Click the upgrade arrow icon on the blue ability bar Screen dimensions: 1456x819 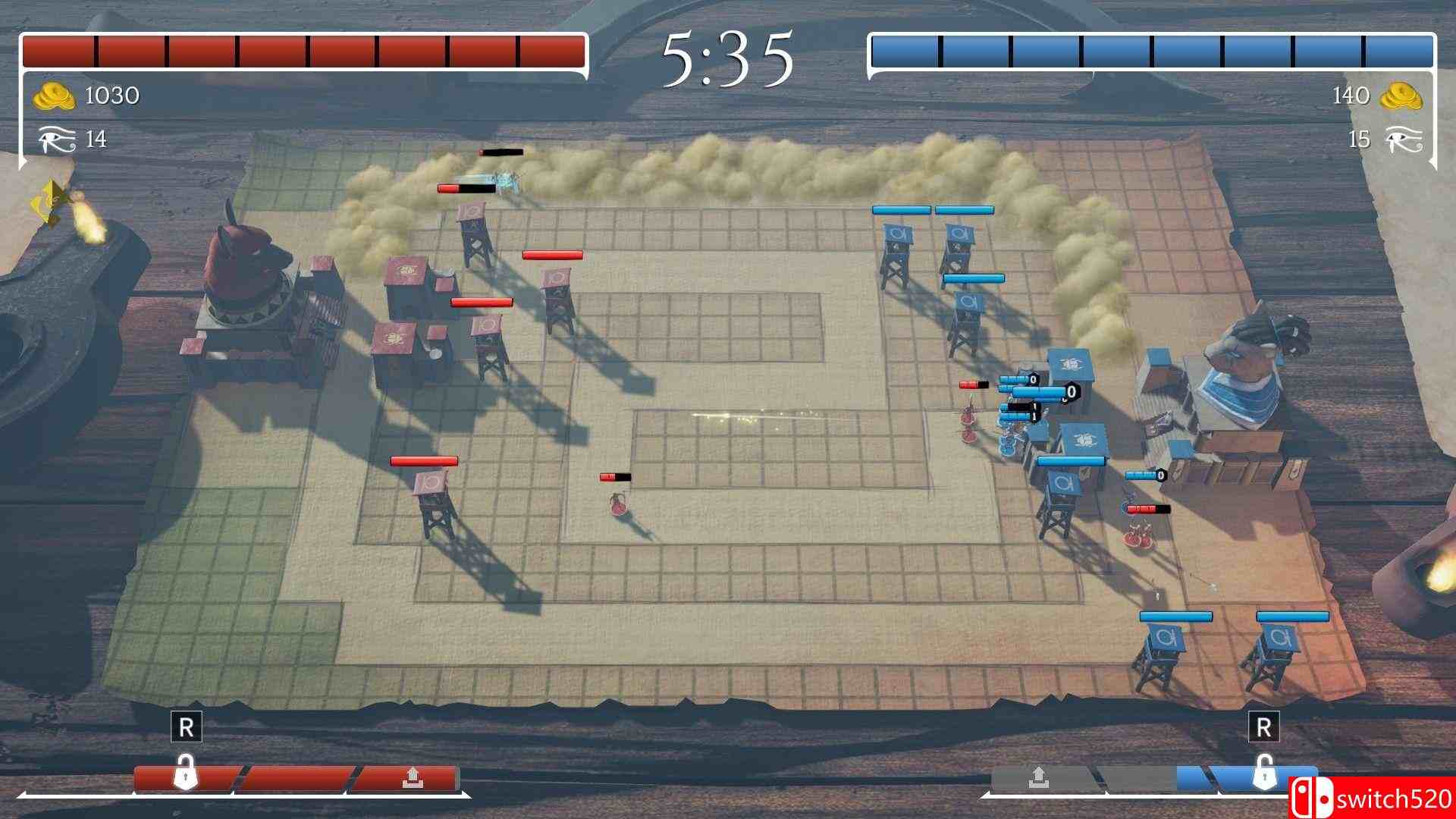click(1040, 776)
